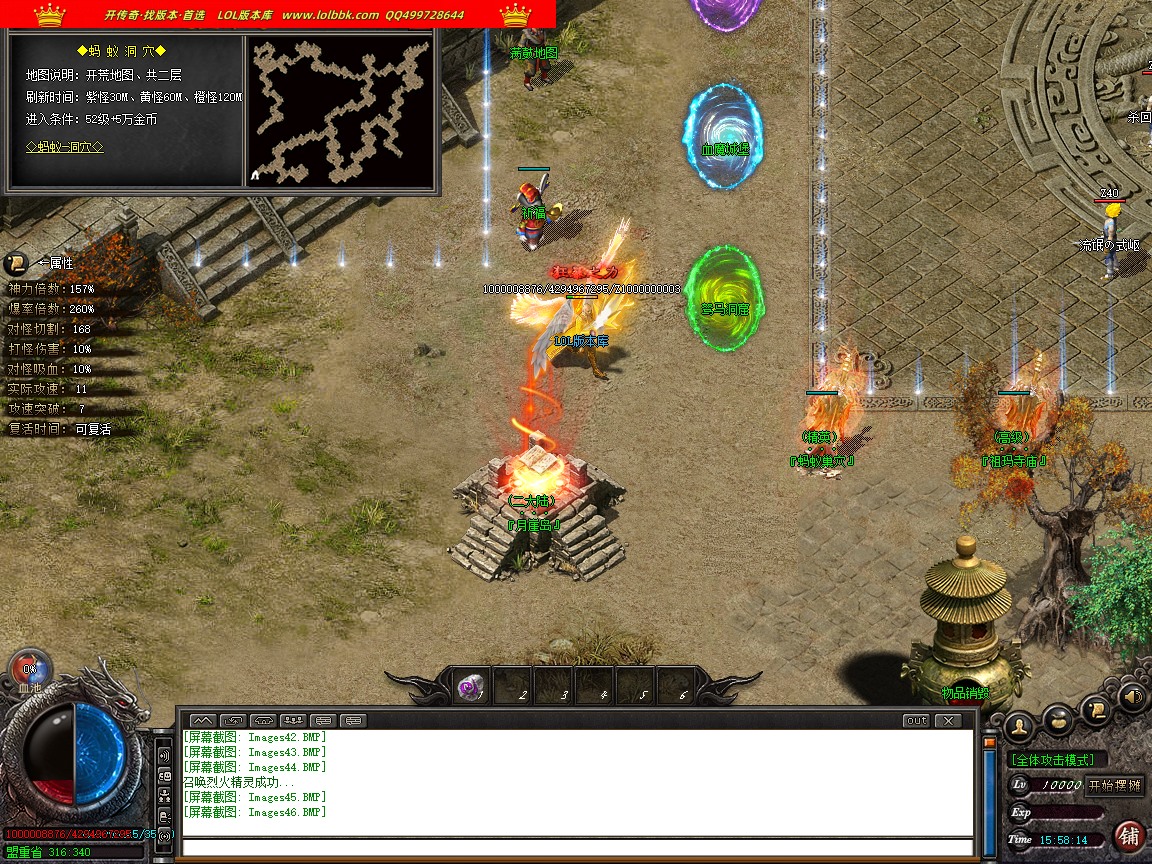Click the chat window's out button
Screen dimensions: 1152x864
click(x=916, y=720)
